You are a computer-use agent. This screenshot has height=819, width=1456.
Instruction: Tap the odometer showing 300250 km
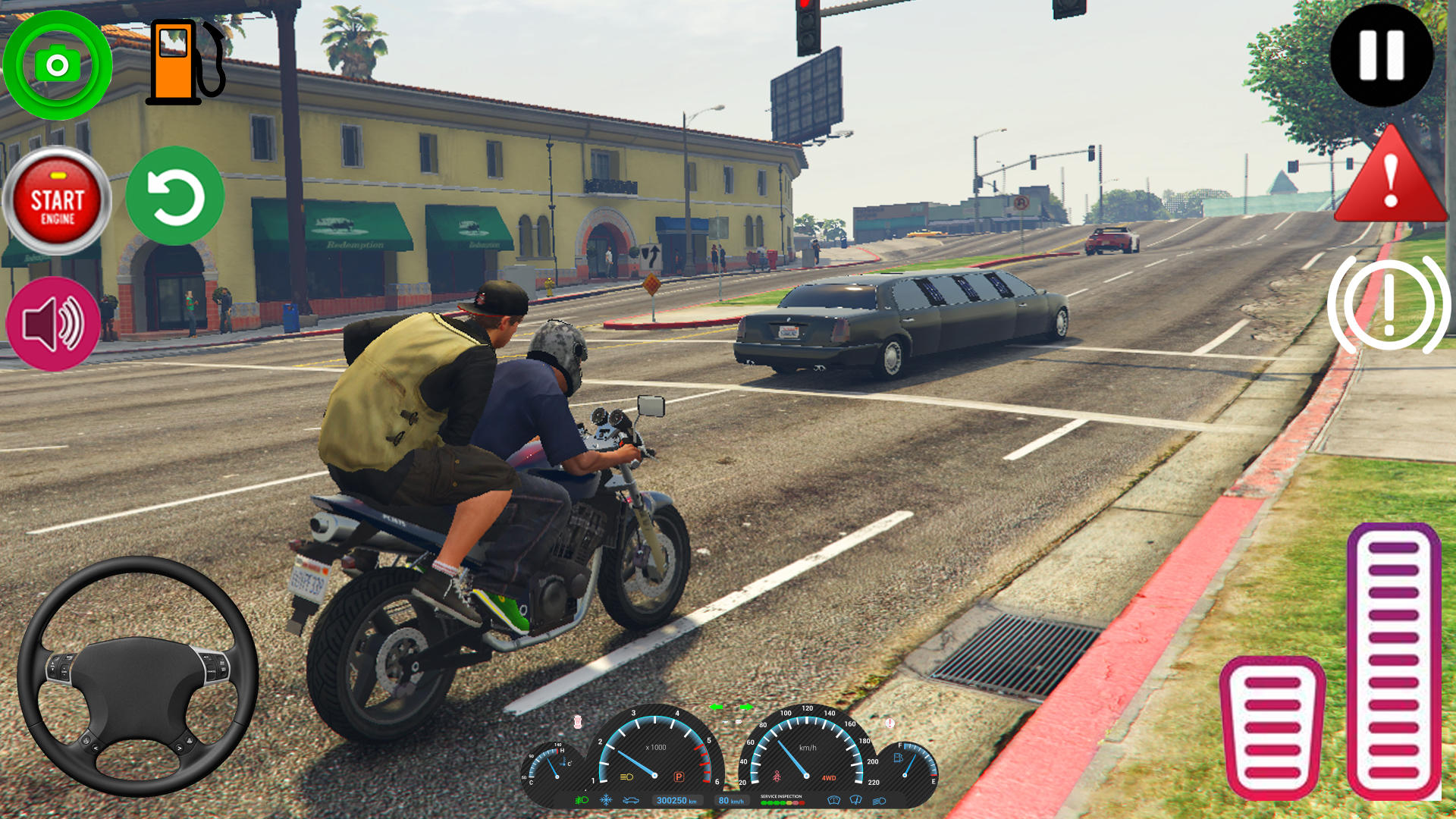(677, 801)
